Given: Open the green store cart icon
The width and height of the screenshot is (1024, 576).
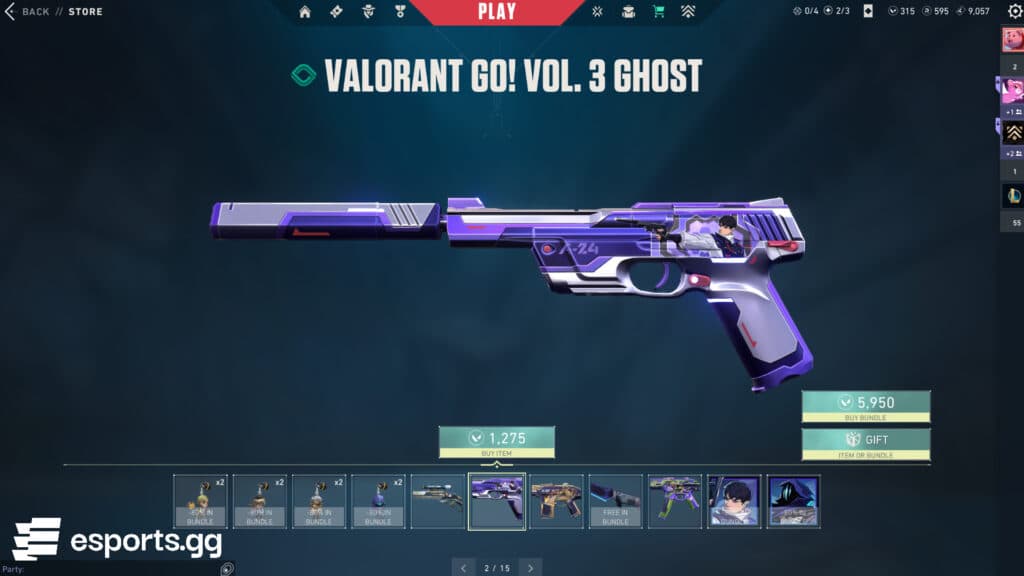Looking at the screenshot, I should click(x=658, y=12).
